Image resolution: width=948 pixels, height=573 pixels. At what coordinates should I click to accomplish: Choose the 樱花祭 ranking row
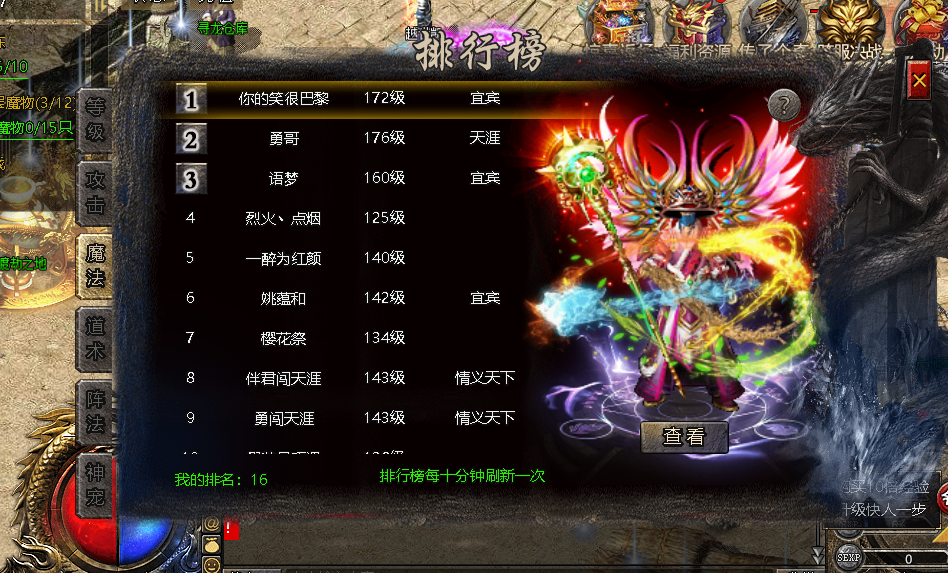(284, 338)
